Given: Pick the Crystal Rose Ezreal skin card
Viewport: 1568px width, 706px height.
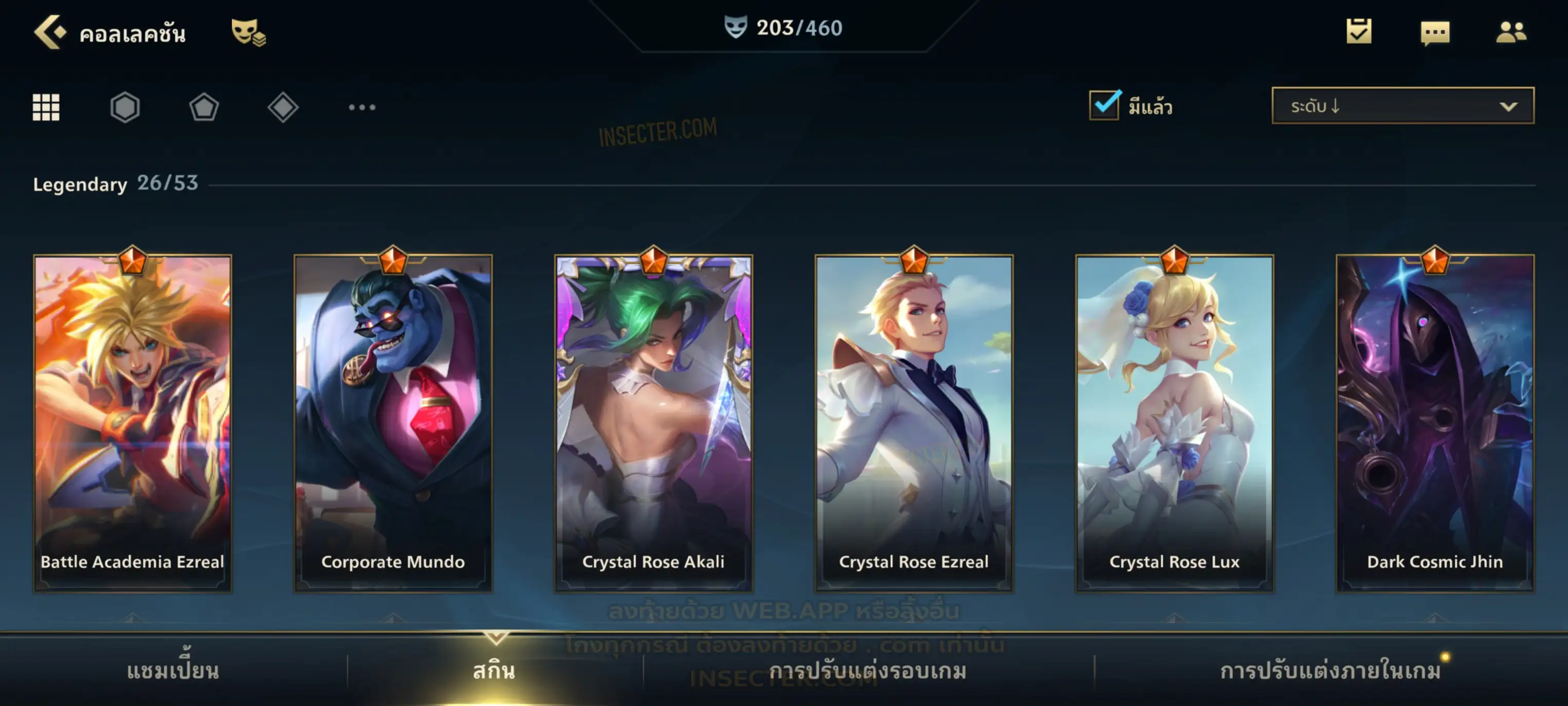Looking at the screenshot, I should point(914,423).
